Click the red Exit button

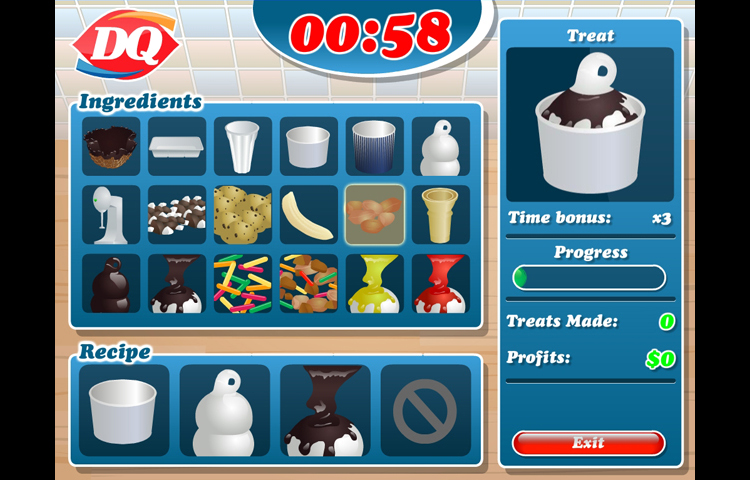click(x=588, y=443)
